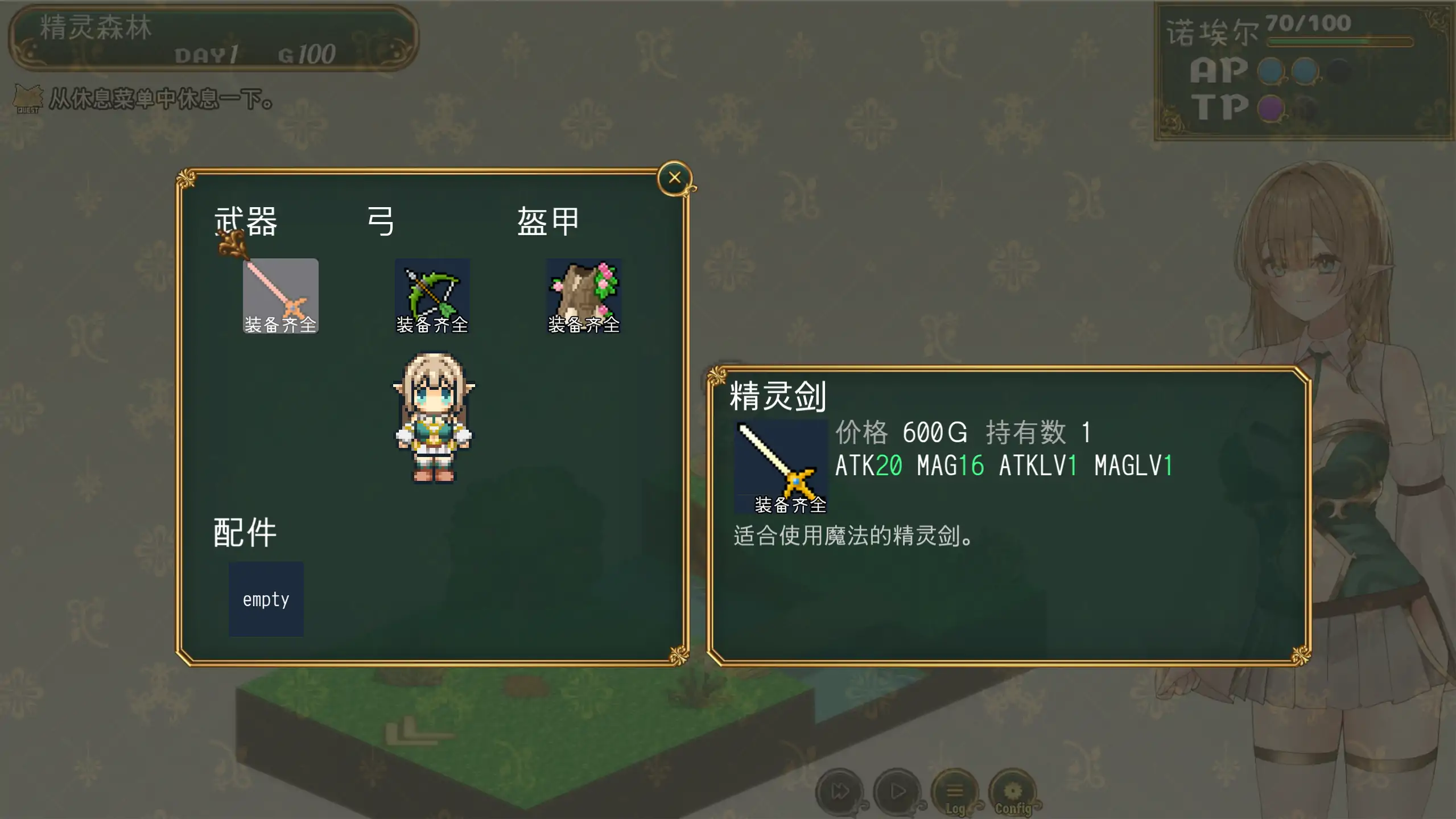Toggle the auto-play button at the bottom
The width and height of the screenshot is (1456, 819).
click(897, 791)
